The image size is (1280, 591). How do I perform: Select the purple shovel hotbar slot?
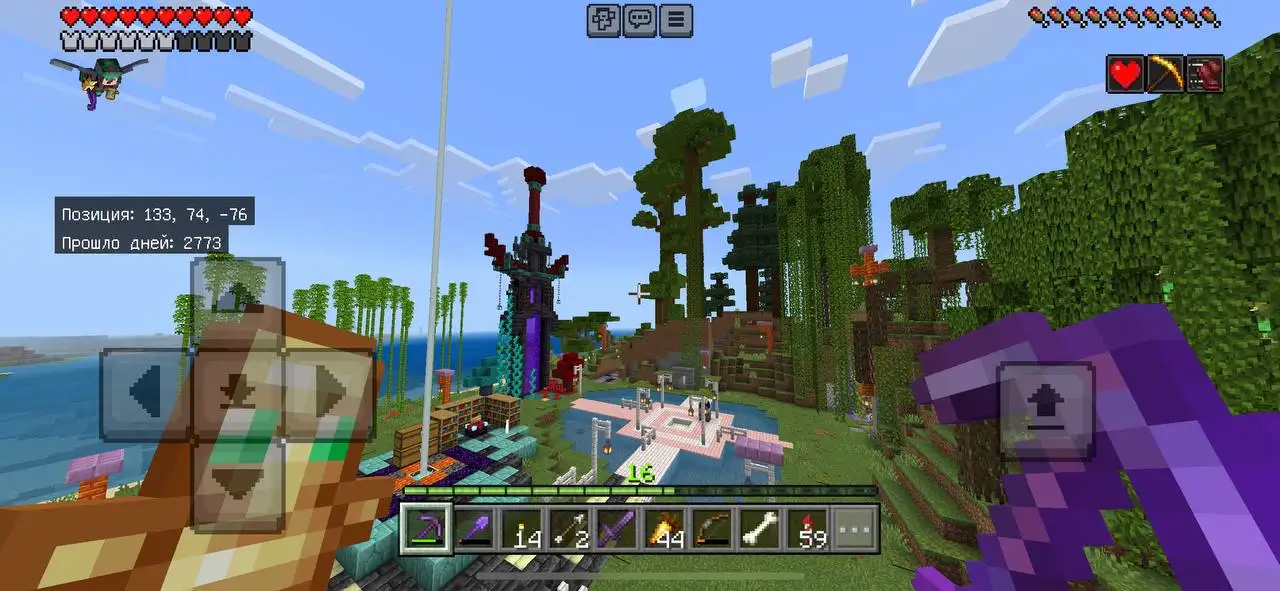coord(474,528)
